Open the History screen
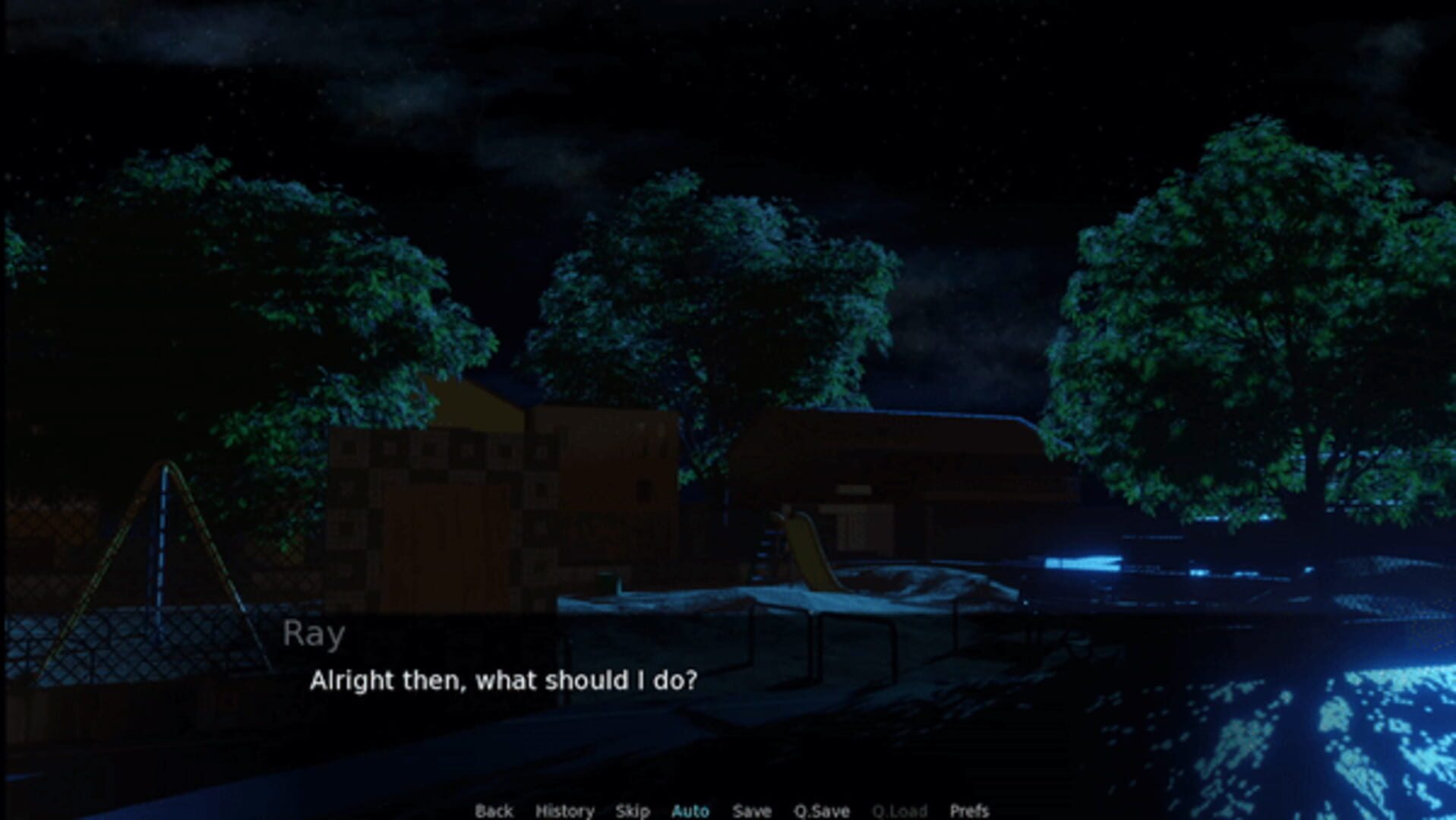 pos(566,811)
